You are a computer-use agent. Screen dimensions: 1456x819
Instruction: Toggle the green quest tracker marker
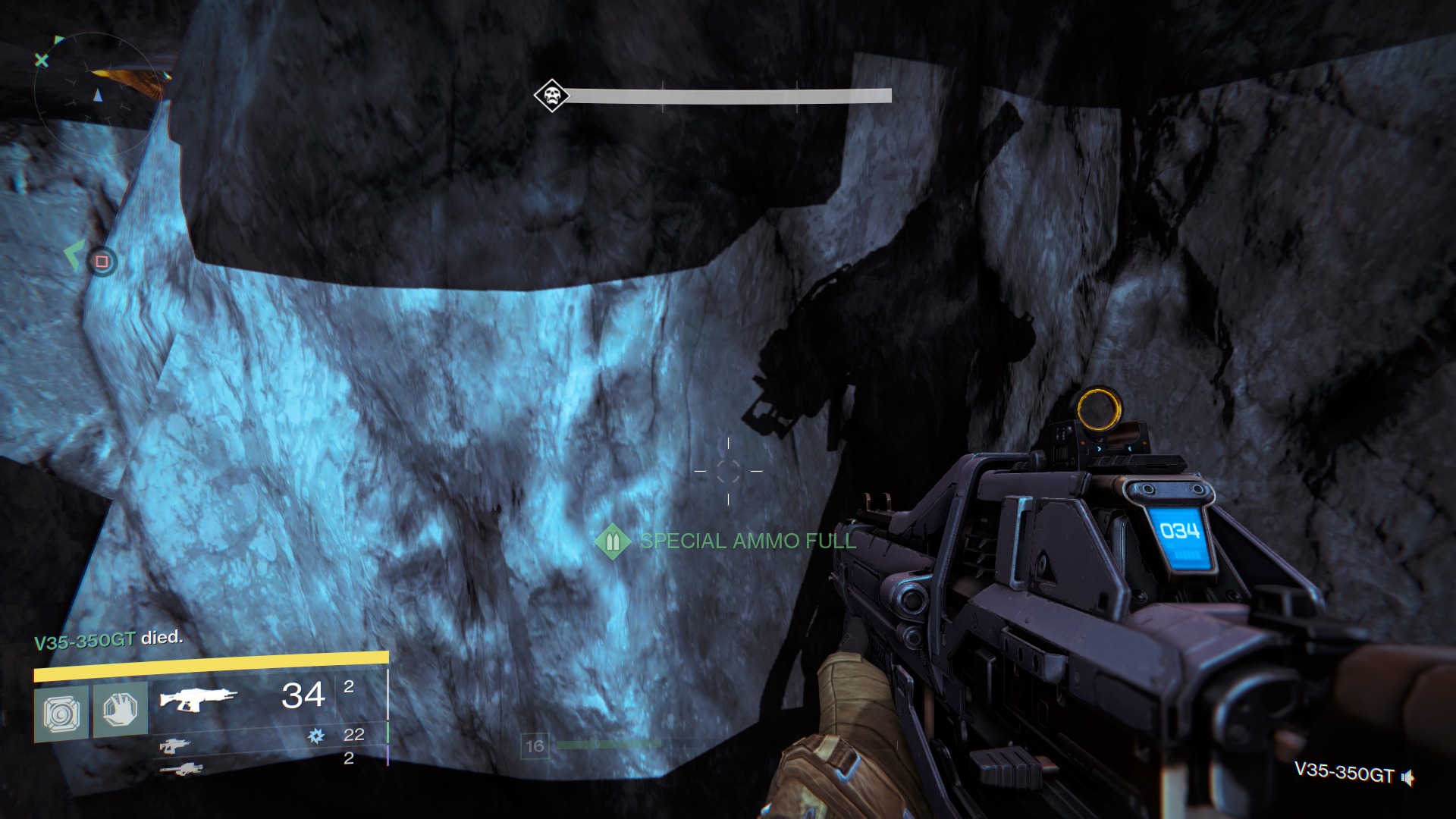(74, 256)
